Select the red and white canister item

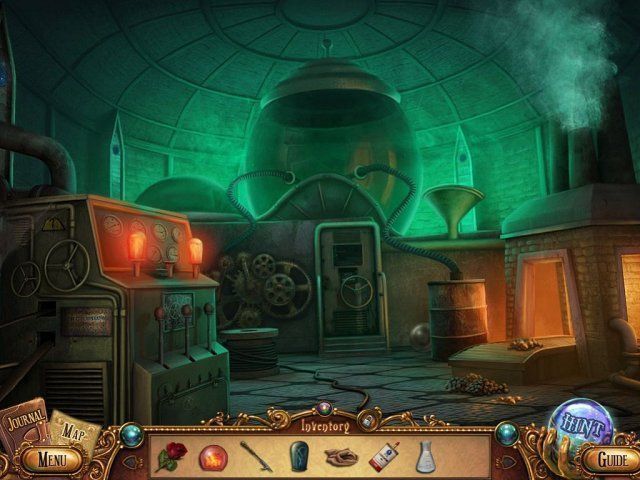point(384,456)
